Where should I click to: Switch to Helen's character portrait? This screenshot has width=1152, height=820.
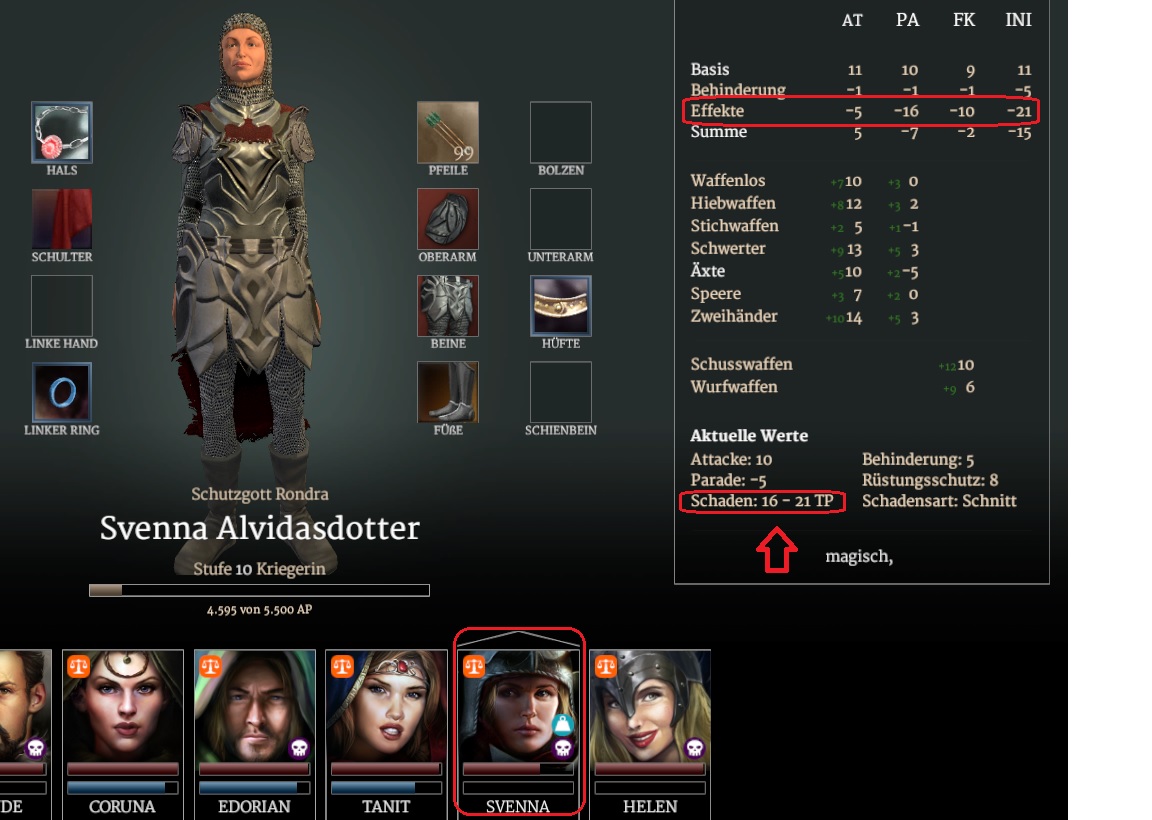tap(651, 708)
